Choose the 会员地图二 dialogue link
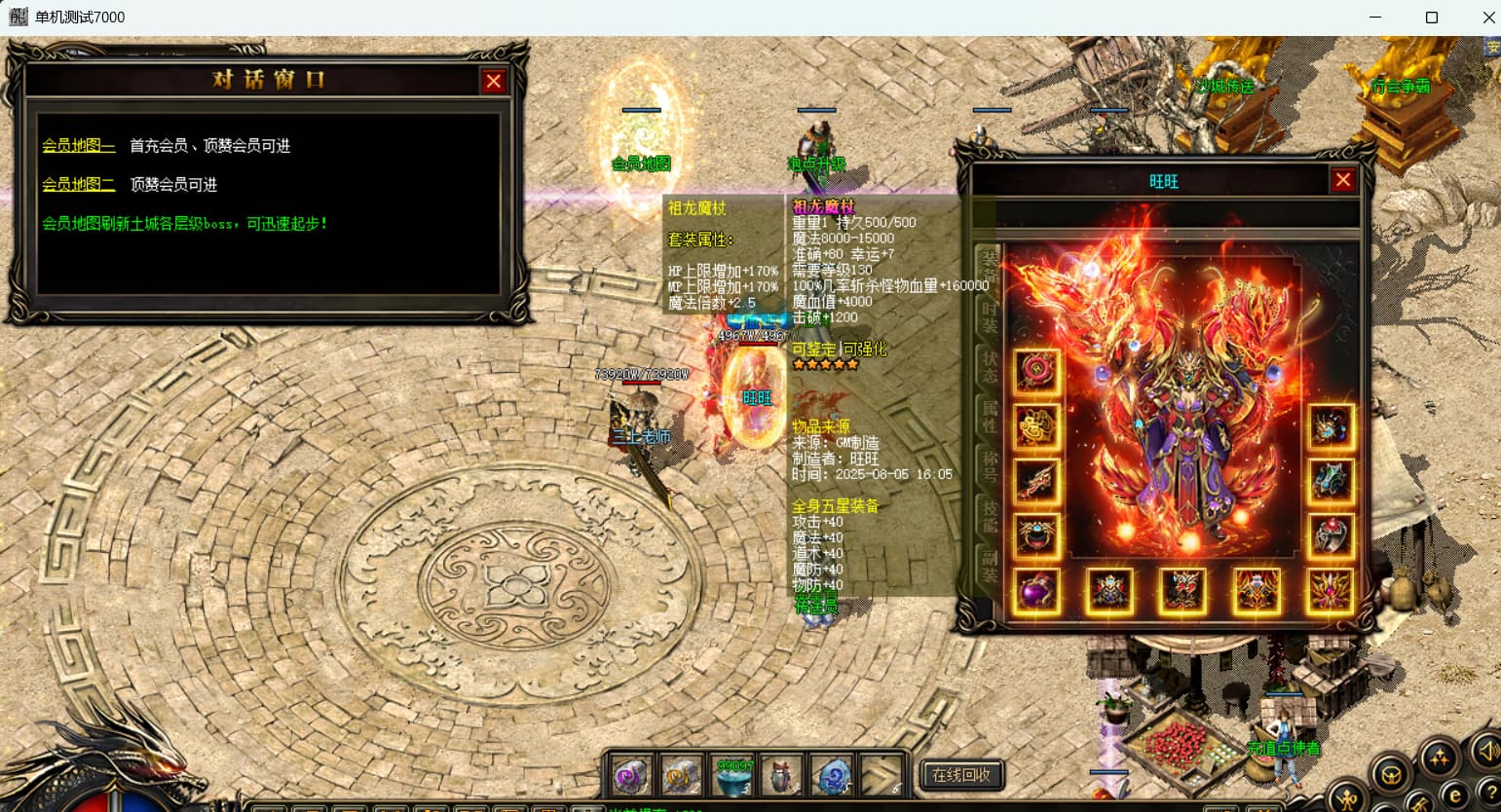The height and width of the screenshot is (812, 1501). tap(78, 184)
